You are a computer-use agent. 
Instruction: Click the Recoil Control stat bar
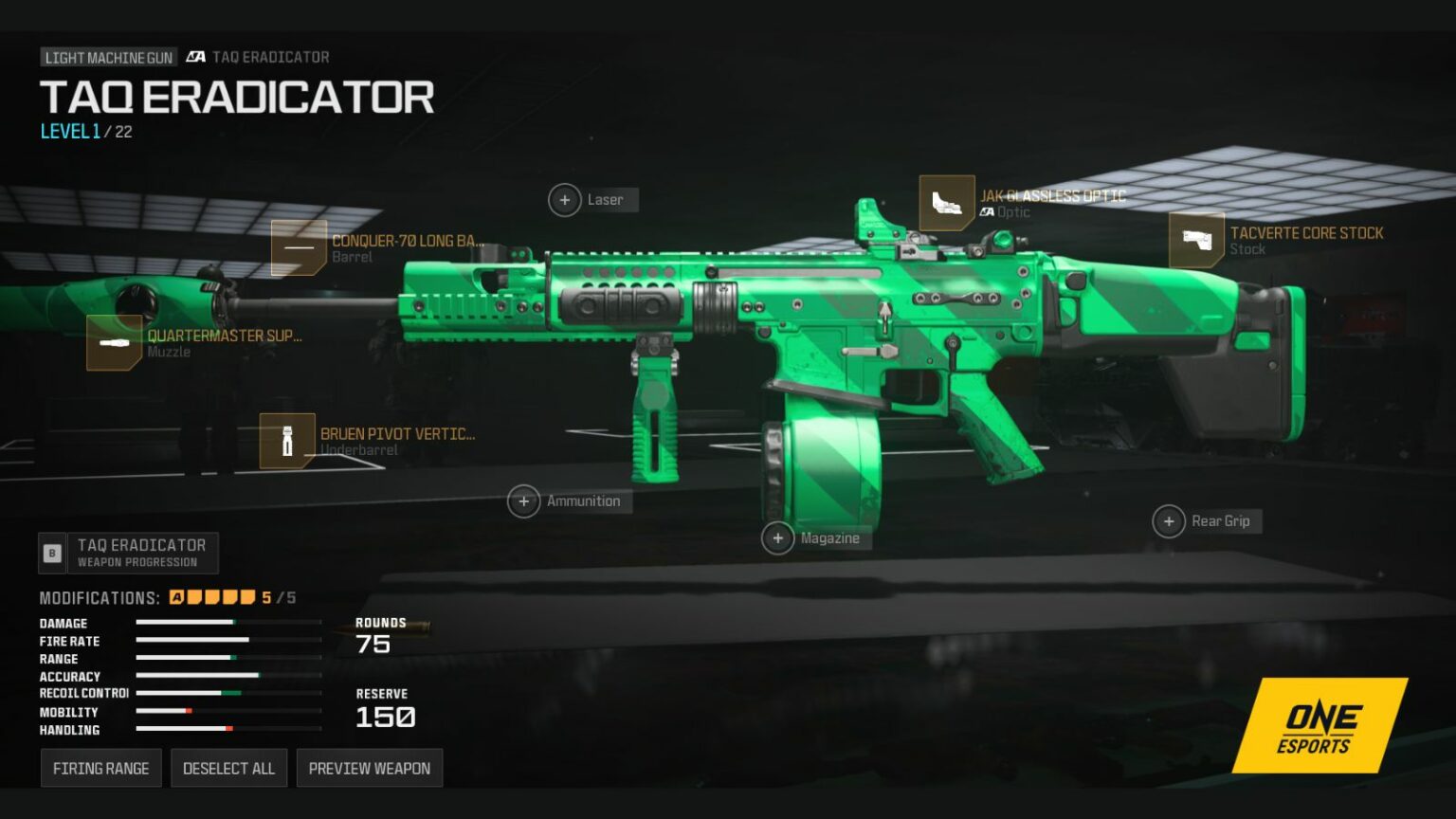click(x=227, y=694)
